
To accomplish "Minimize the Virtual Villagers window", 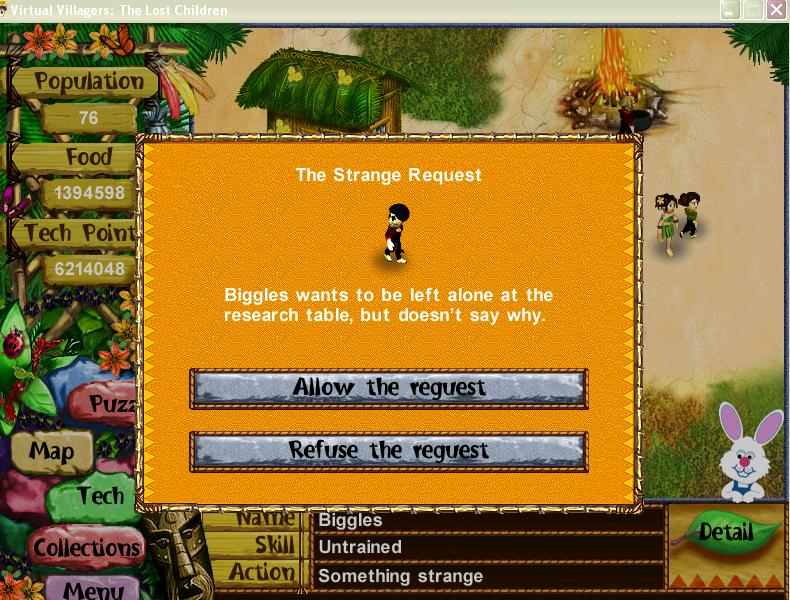I will (x=731, y=10).
